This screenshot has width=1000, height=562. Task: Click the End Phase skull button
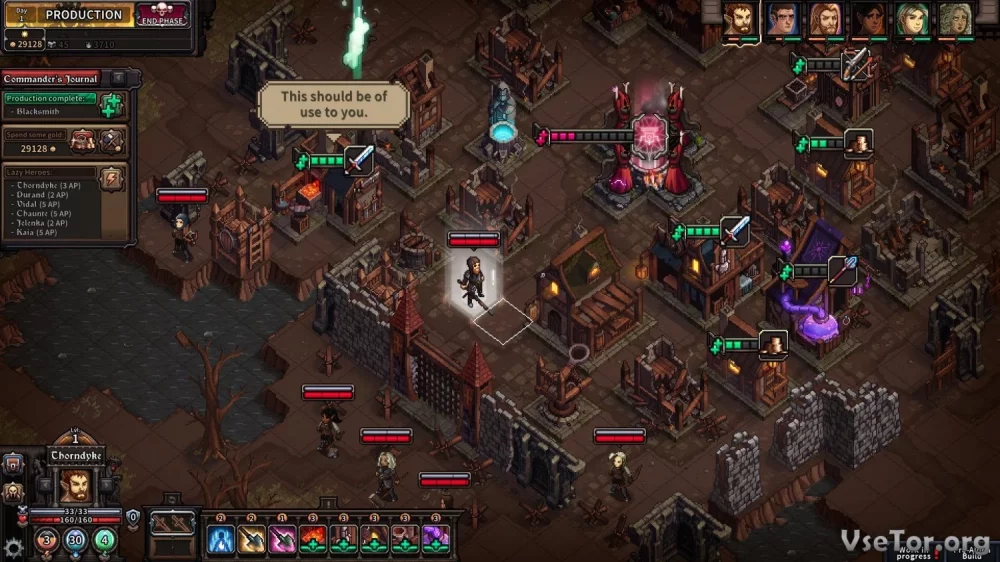[162, 15]
